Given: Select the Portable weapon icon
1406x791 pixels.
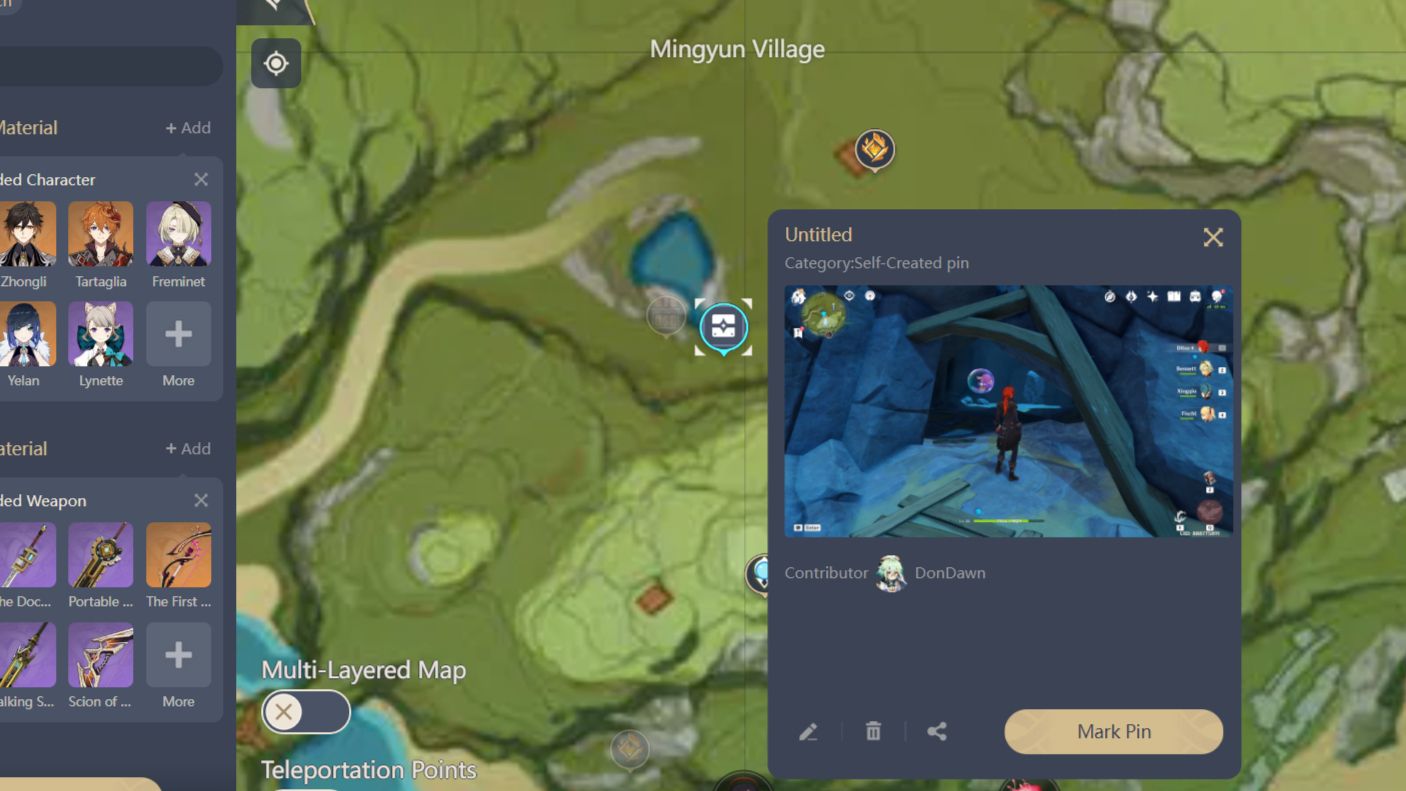Looking at the screenshot, I should point(101,554).
